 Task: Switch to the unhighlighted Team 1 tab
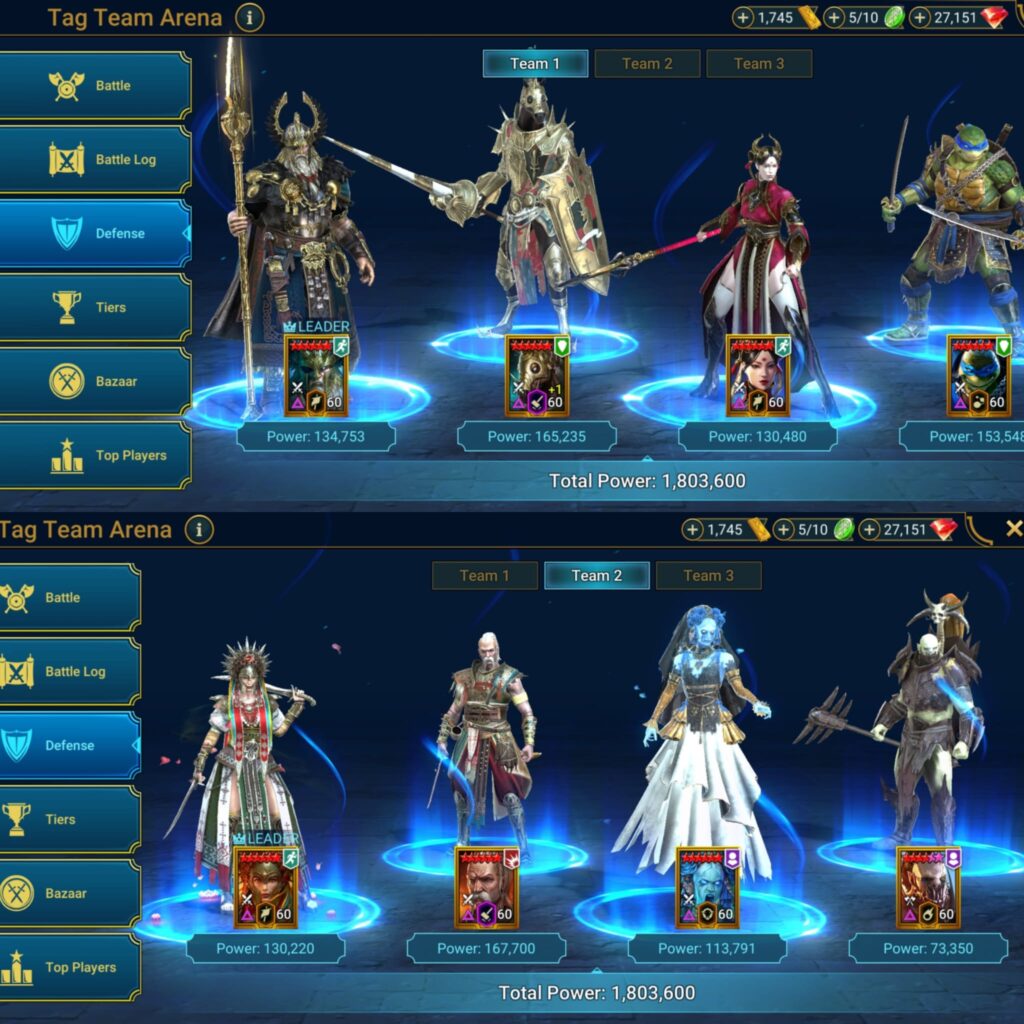pos(485,576)
